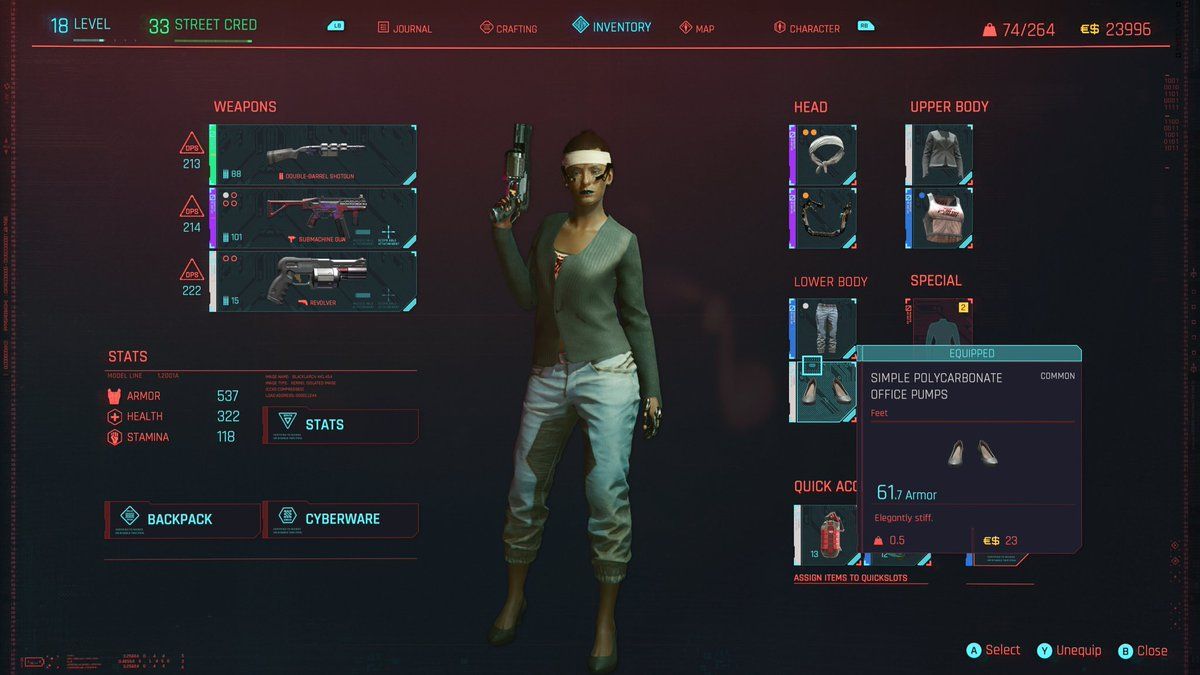
Task: Select the Double-Barrel Shotgun weapon slot
Action: click(x=313, y=155)
